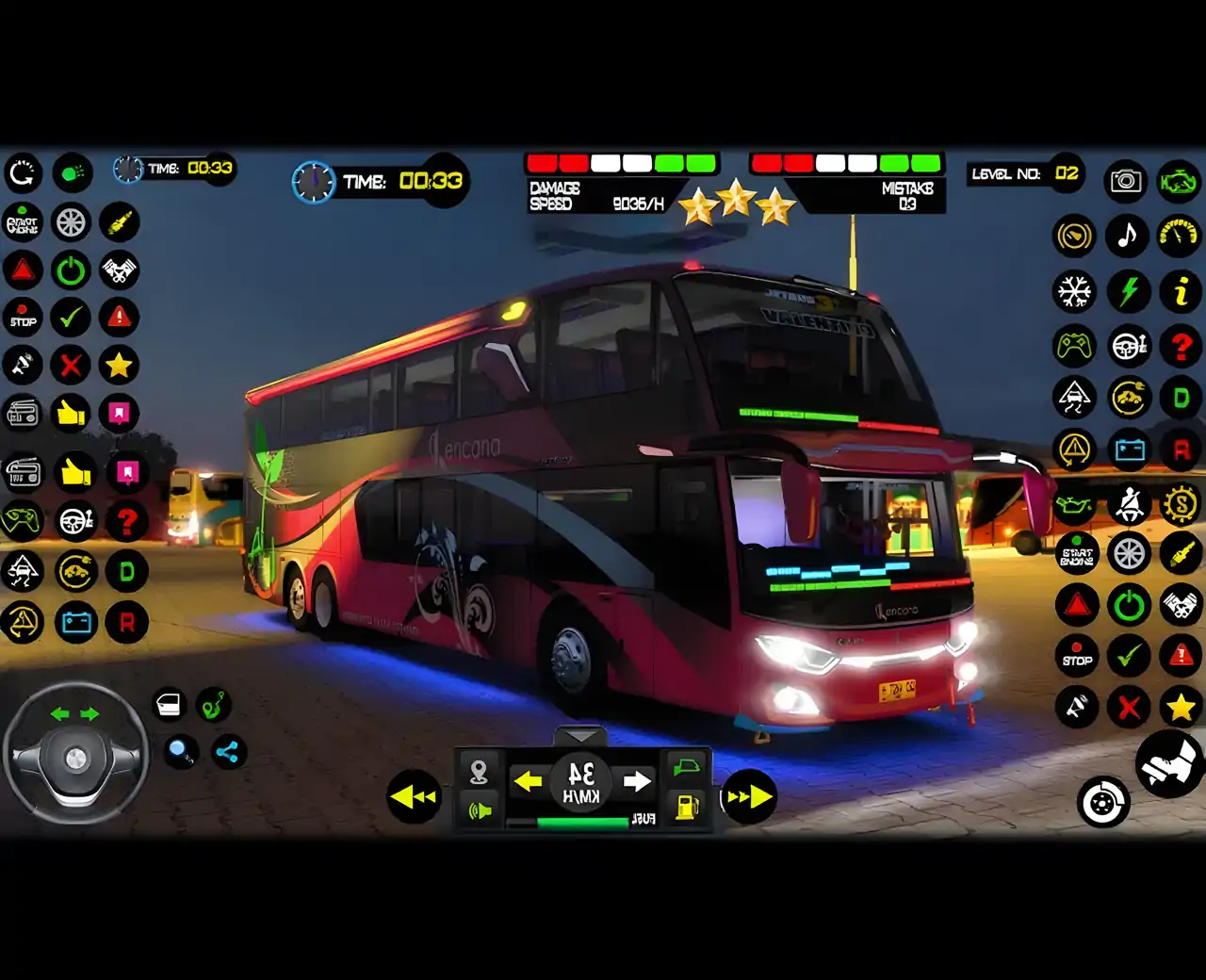Tap the blue share icon

(227, 751)
